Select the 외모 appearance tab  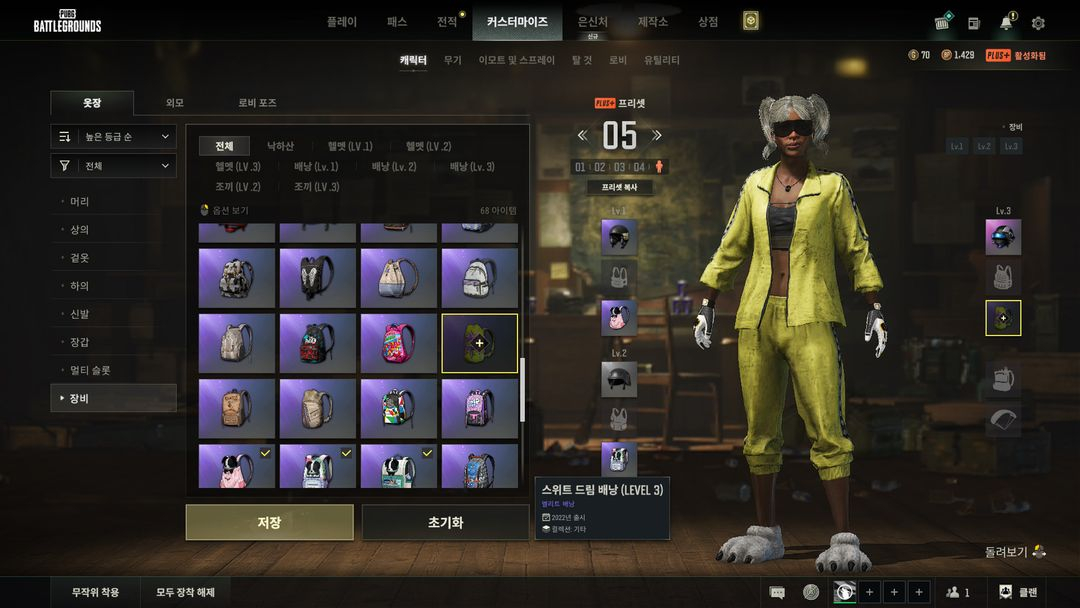(175, 103)
